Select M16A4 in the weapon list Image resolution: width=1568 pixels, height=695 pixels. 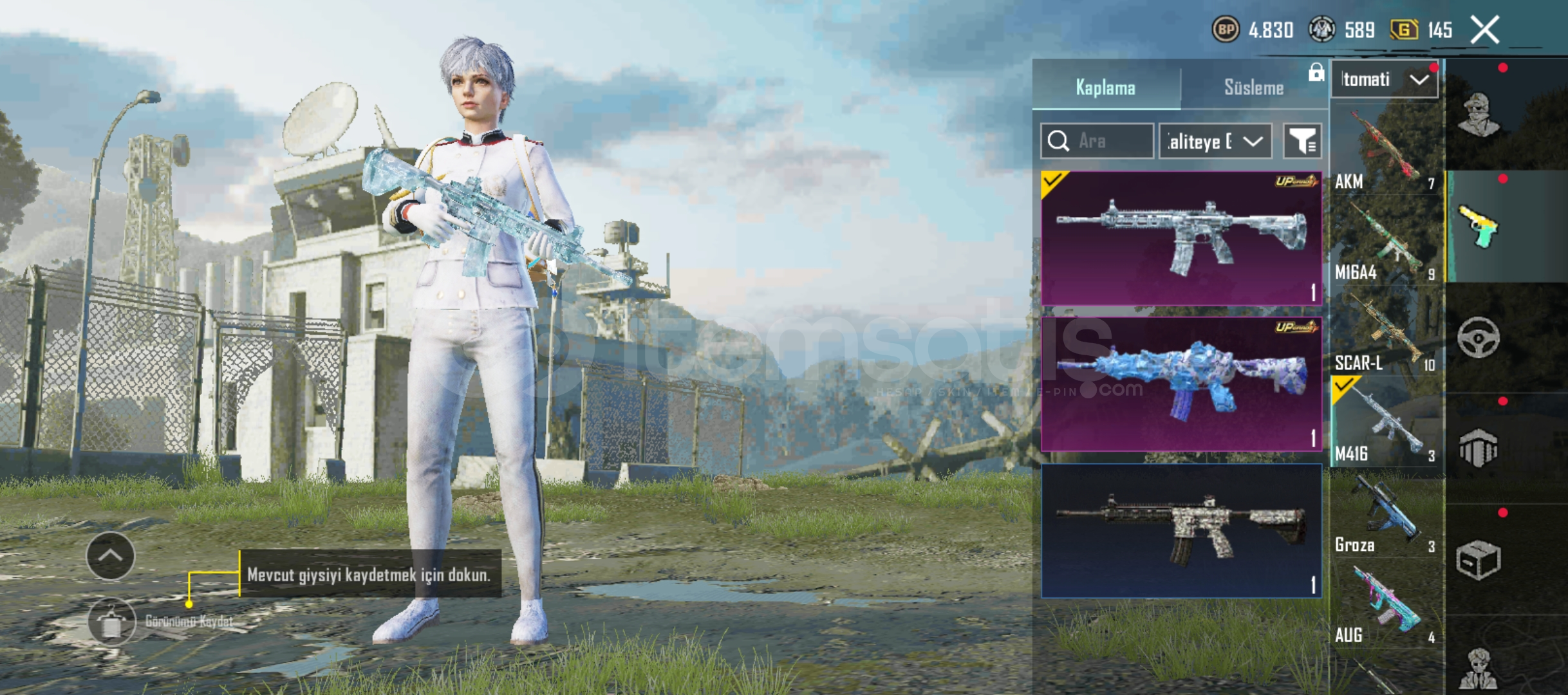(1385, 242)
